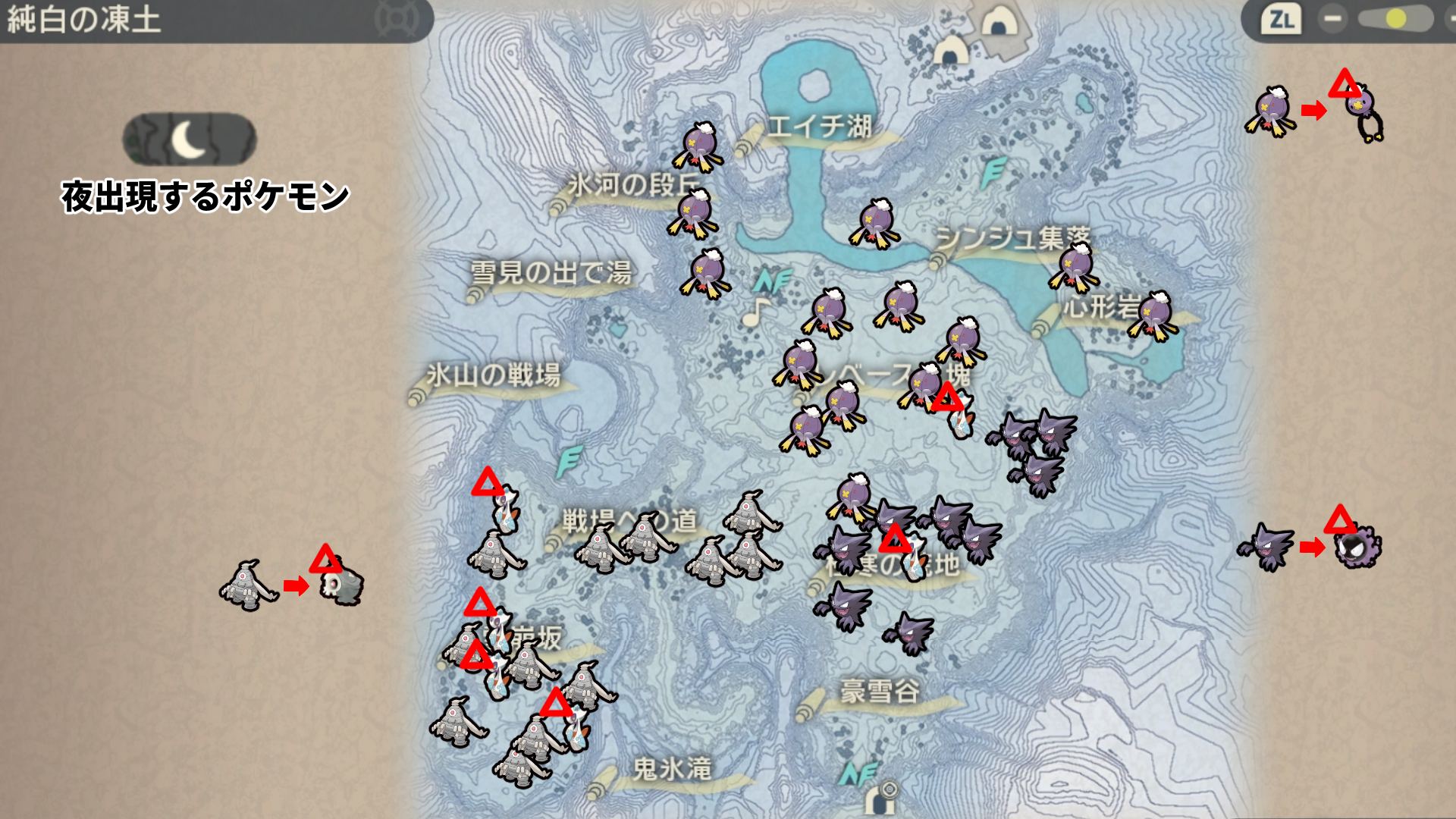Choose the 心形岩 location label
This screenshot has width=1456, height=819.
1101,307
